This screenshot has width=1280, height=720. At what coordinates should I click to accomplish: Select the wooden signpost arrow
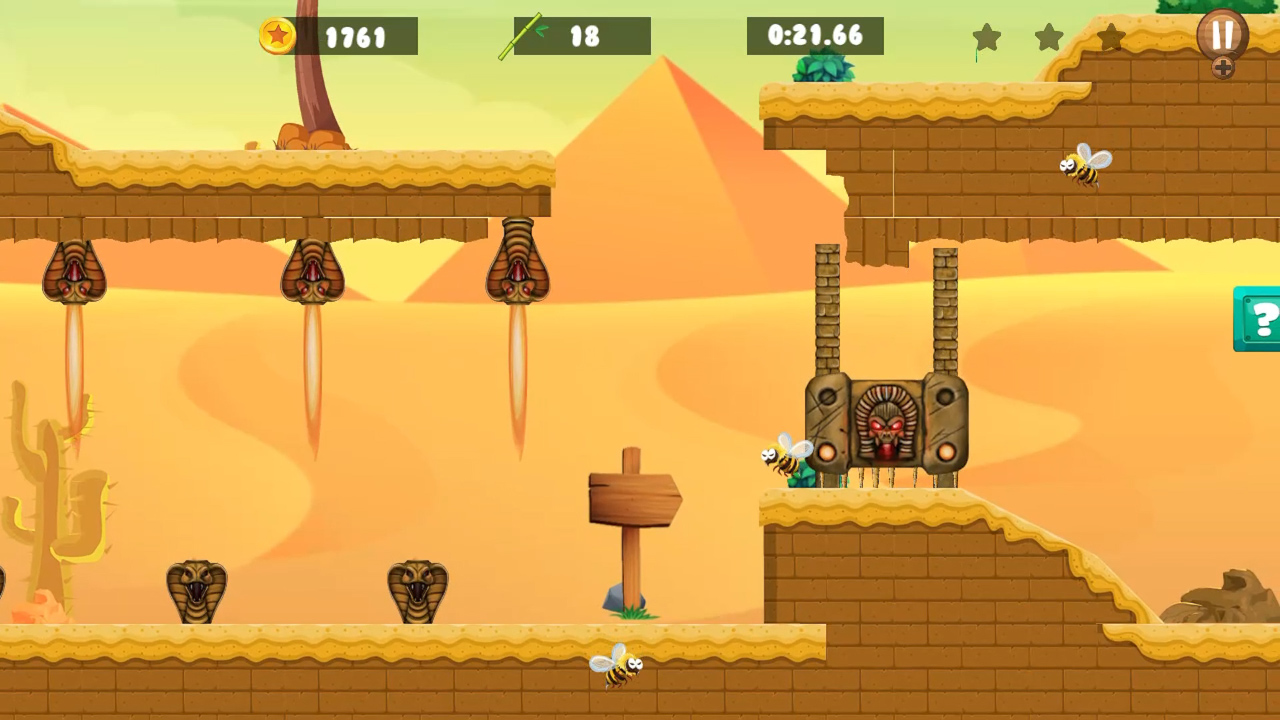click(x=632, y=497)
